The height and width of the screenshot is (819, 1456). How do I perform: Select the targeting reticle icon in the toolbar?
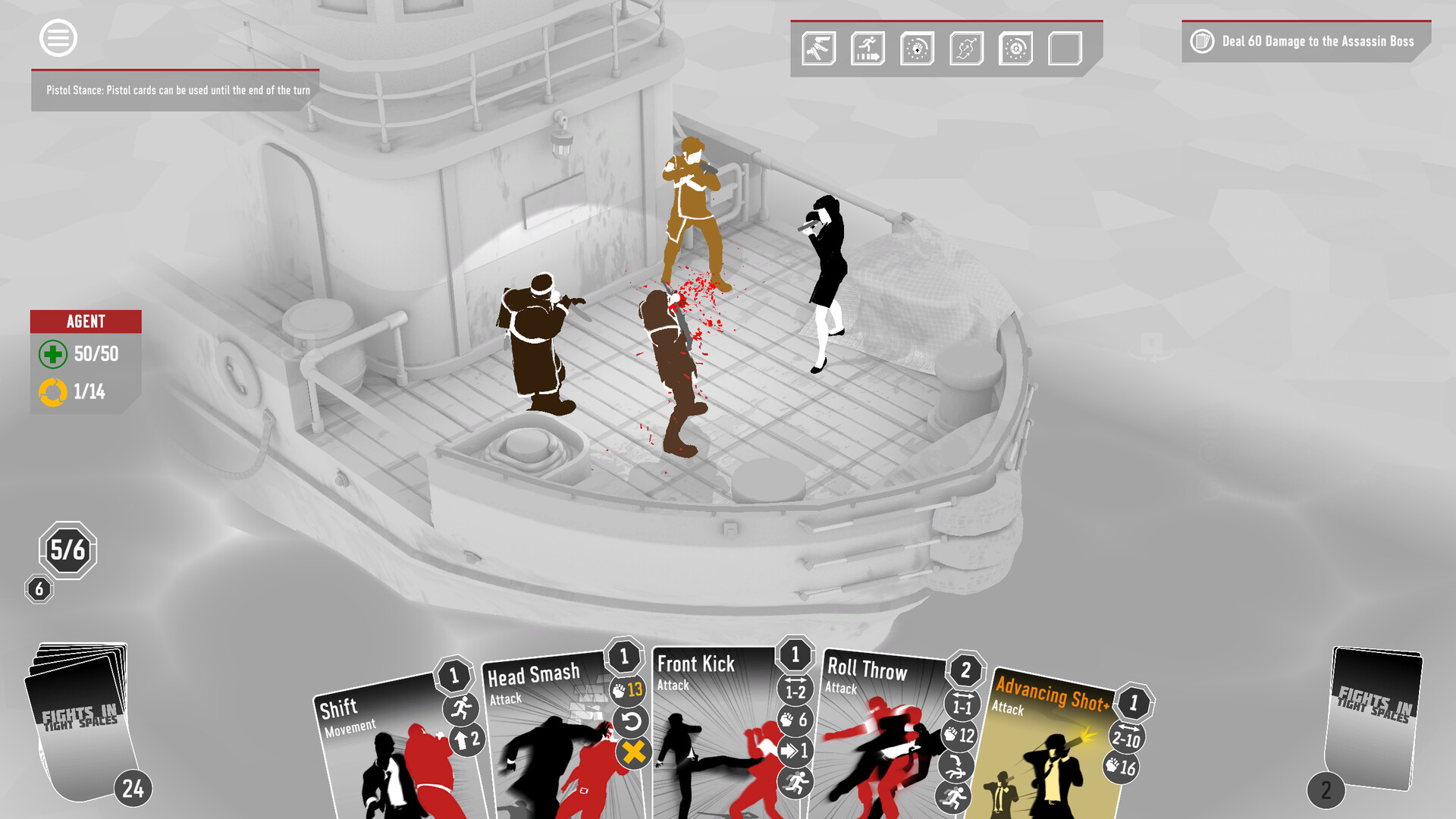pyautogui.click(x=1015, y=49)
